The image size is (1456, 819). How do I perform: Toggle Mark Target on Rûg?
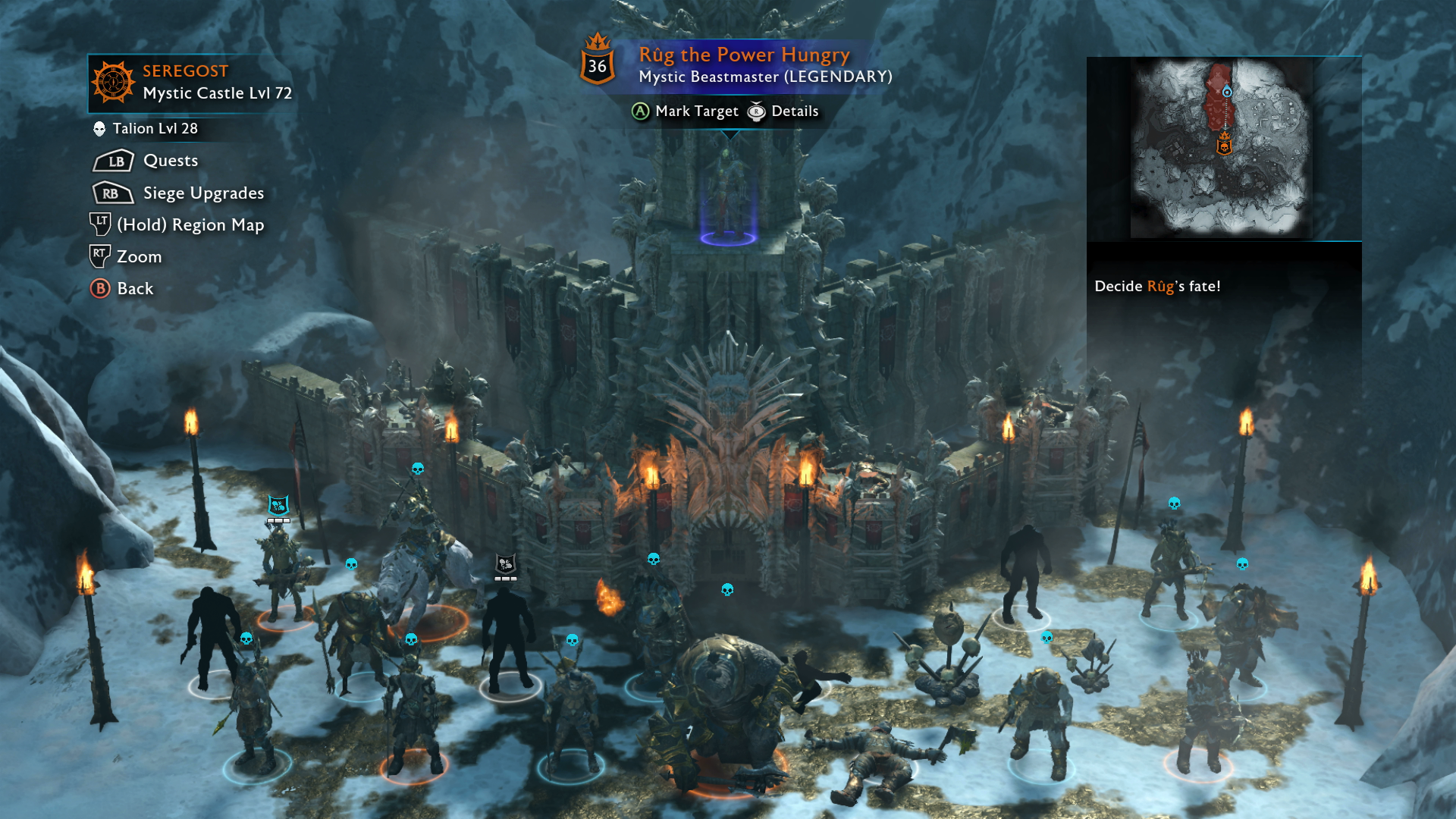(x=639, y=111)
